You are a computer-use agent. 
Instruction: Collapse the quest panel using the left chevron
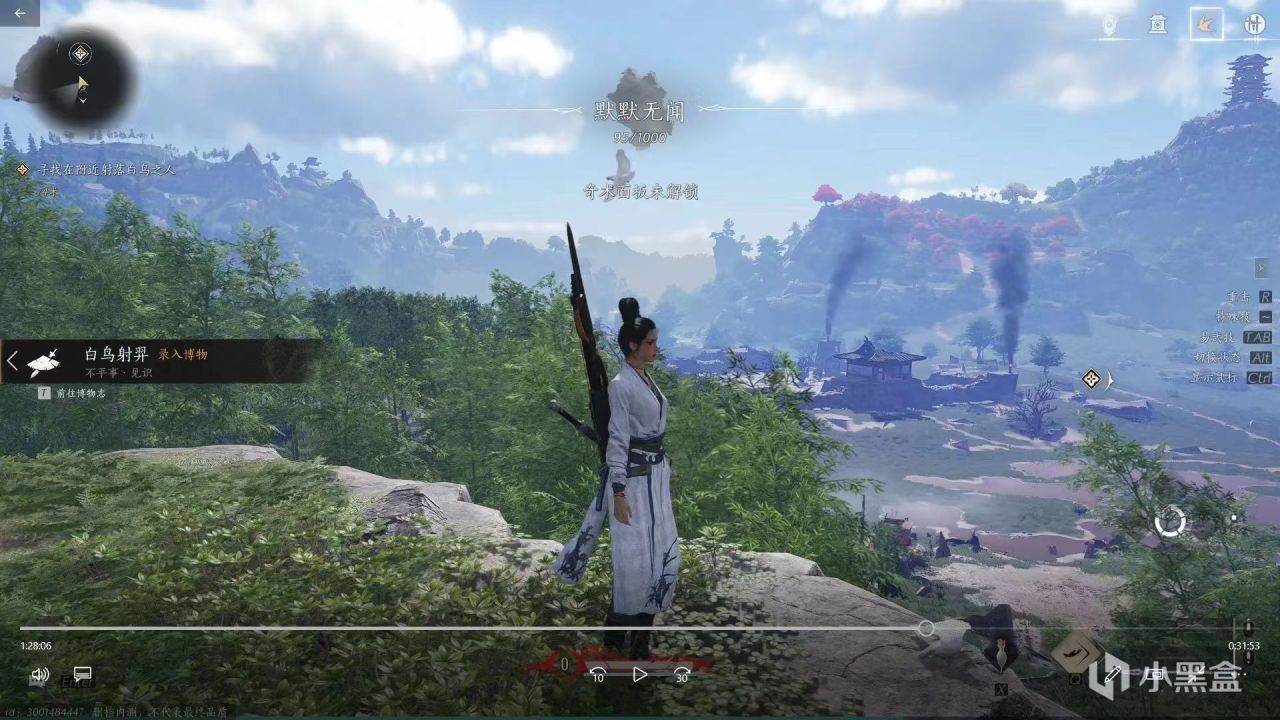pos(12,360)
